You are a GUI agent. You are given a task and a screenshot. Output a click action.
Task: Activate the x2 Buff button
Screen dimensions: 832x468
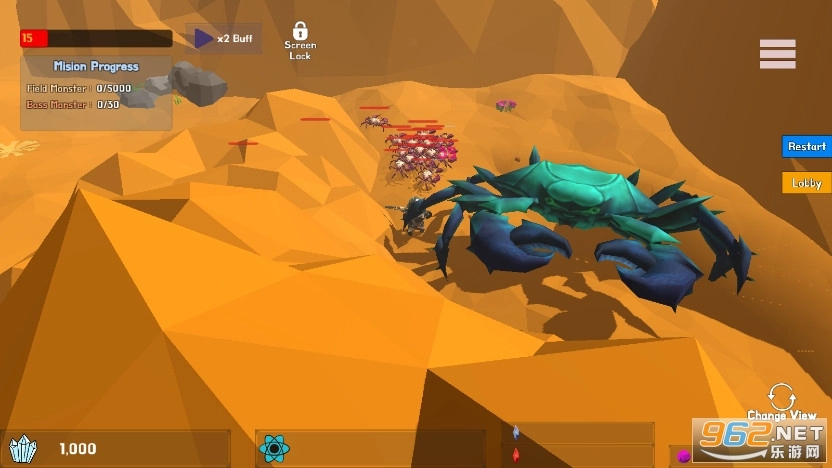[x=223, y=39]
